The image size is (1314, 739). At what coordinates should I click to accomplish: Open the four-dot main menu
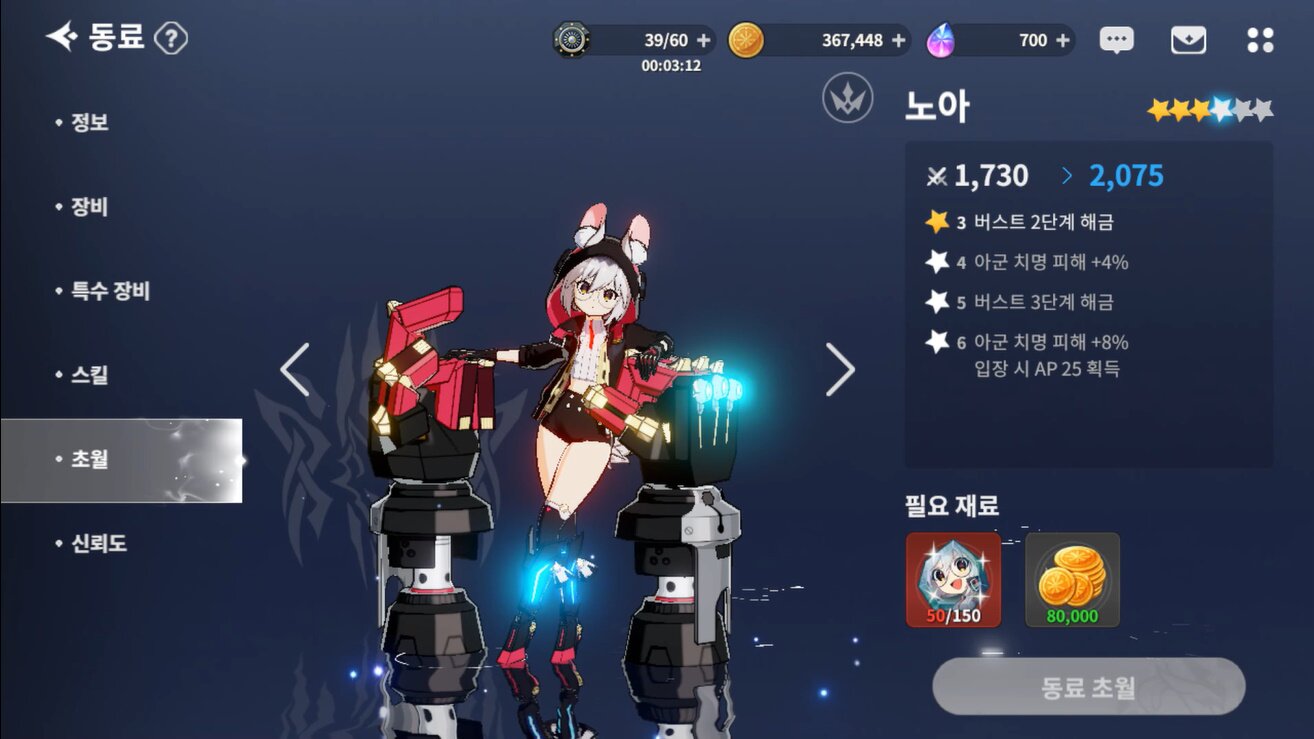click(1260, 40)
